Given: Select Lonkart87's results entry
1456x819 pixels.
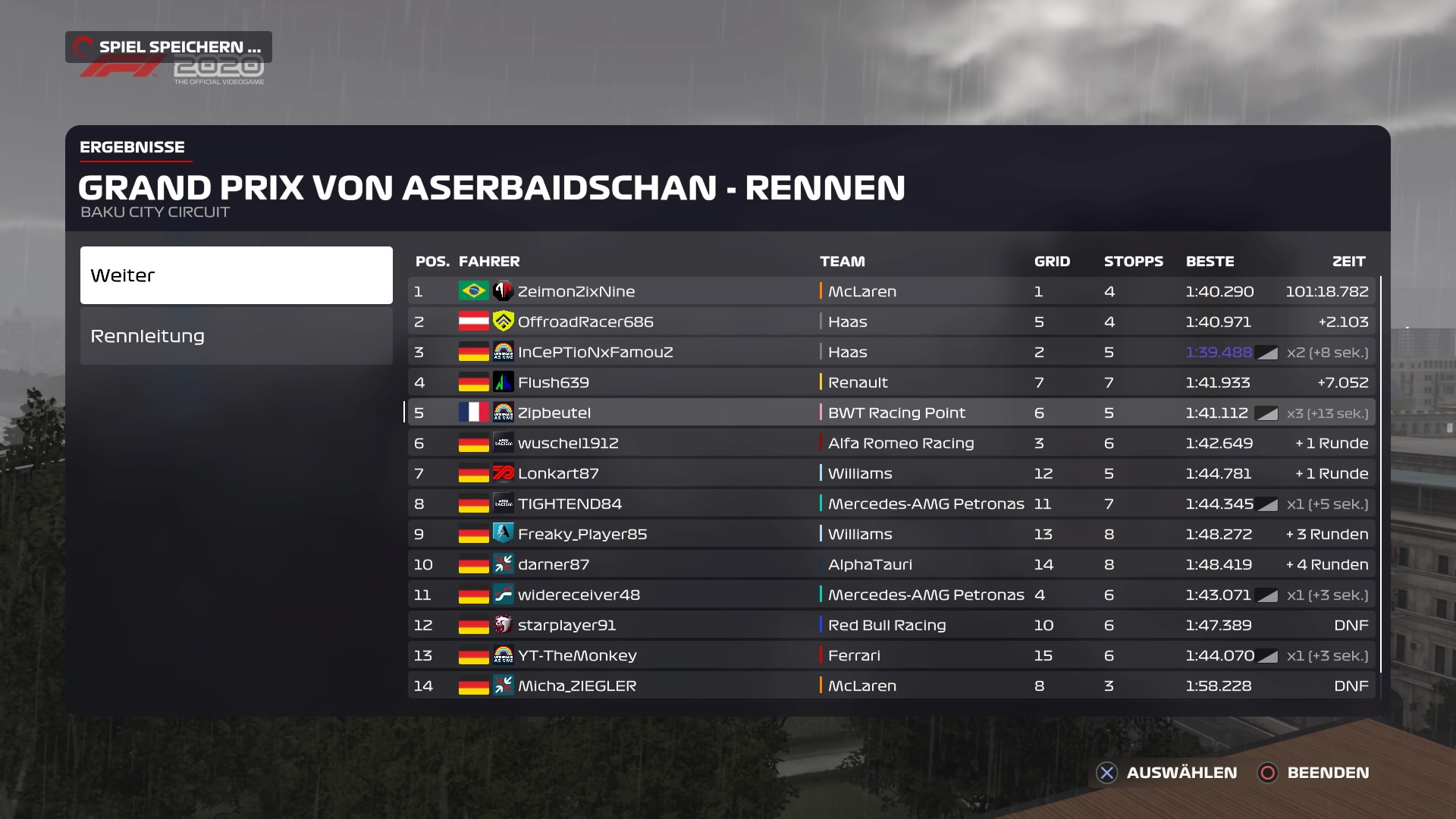Looking at the screenshot, I should (x=891, y=473).
